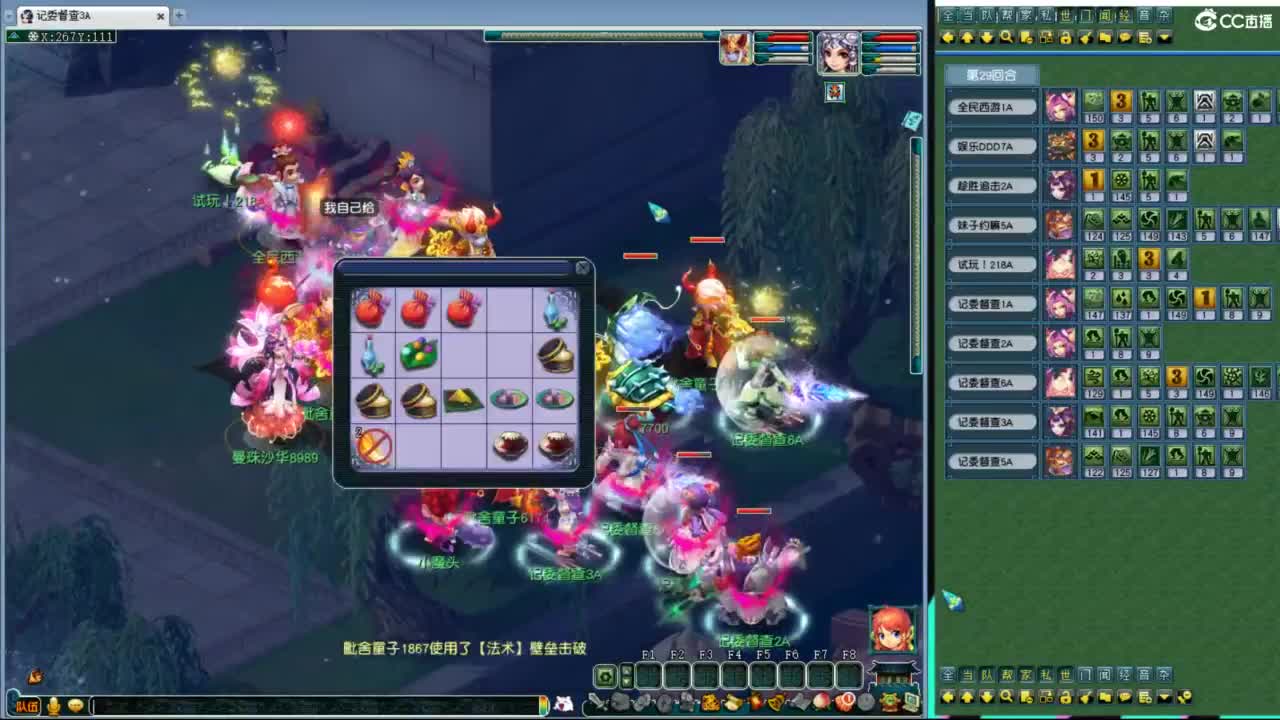1280x720 pixels.
Task: Click the smiley emoji icon beside the chat input
Action: click(x=75, y=706)
